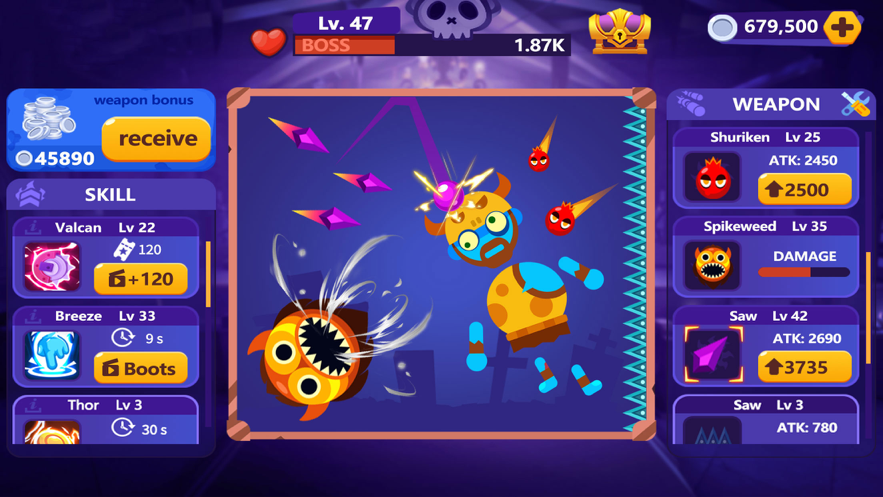This screenshot has width=883, height=497.
Task: Open the SKILL panel header
Action: pos(110,194)
